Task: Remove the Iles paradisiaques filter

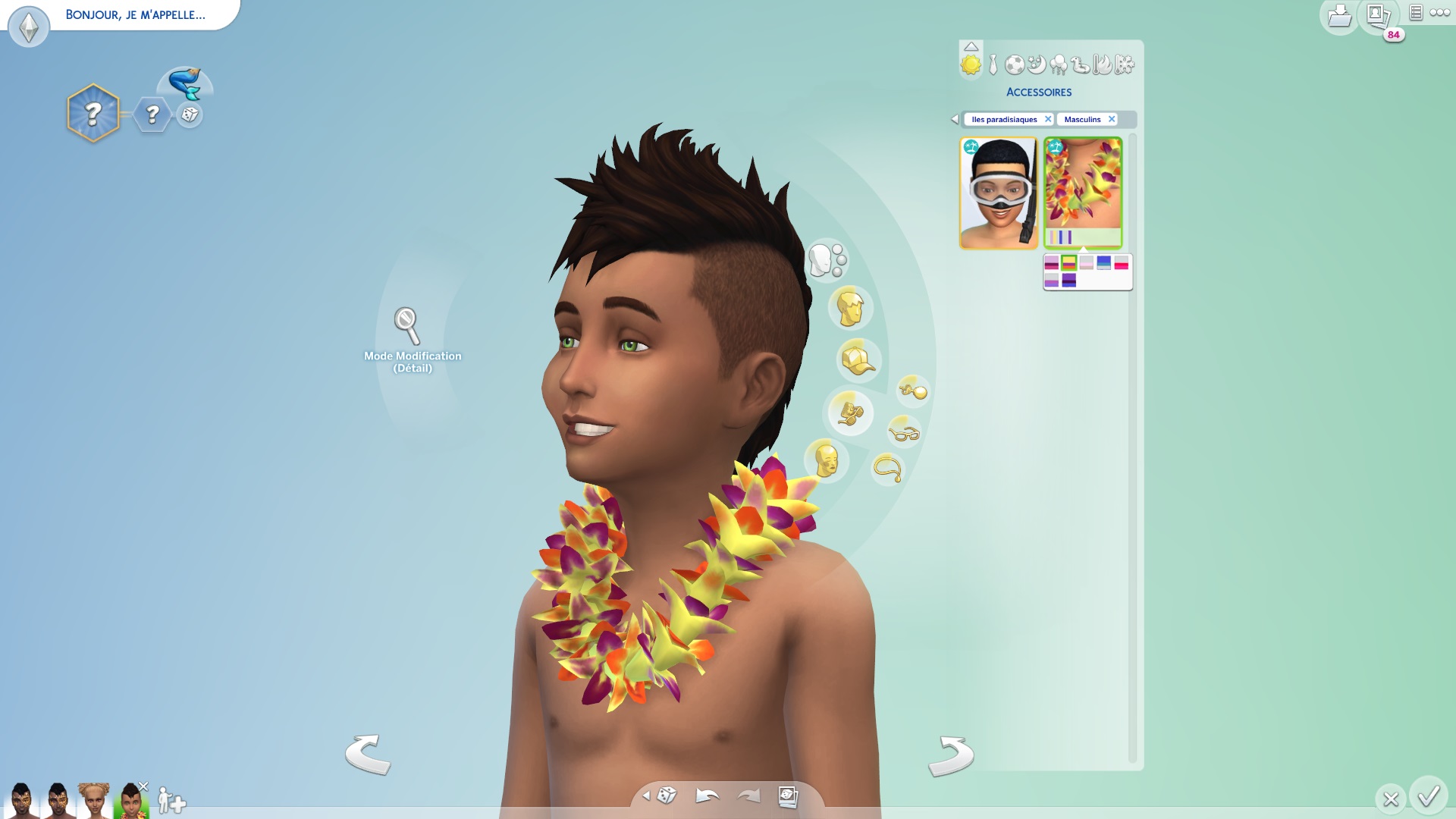Action: (1048, 119)
